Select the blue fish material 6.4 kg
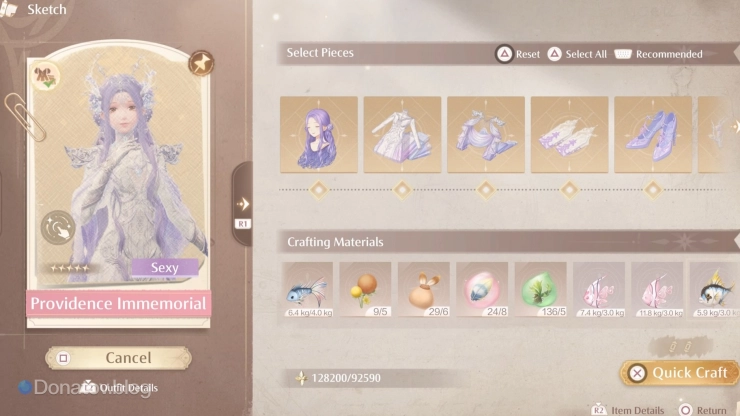The image size is (740, 416). [x=307, y=289]
